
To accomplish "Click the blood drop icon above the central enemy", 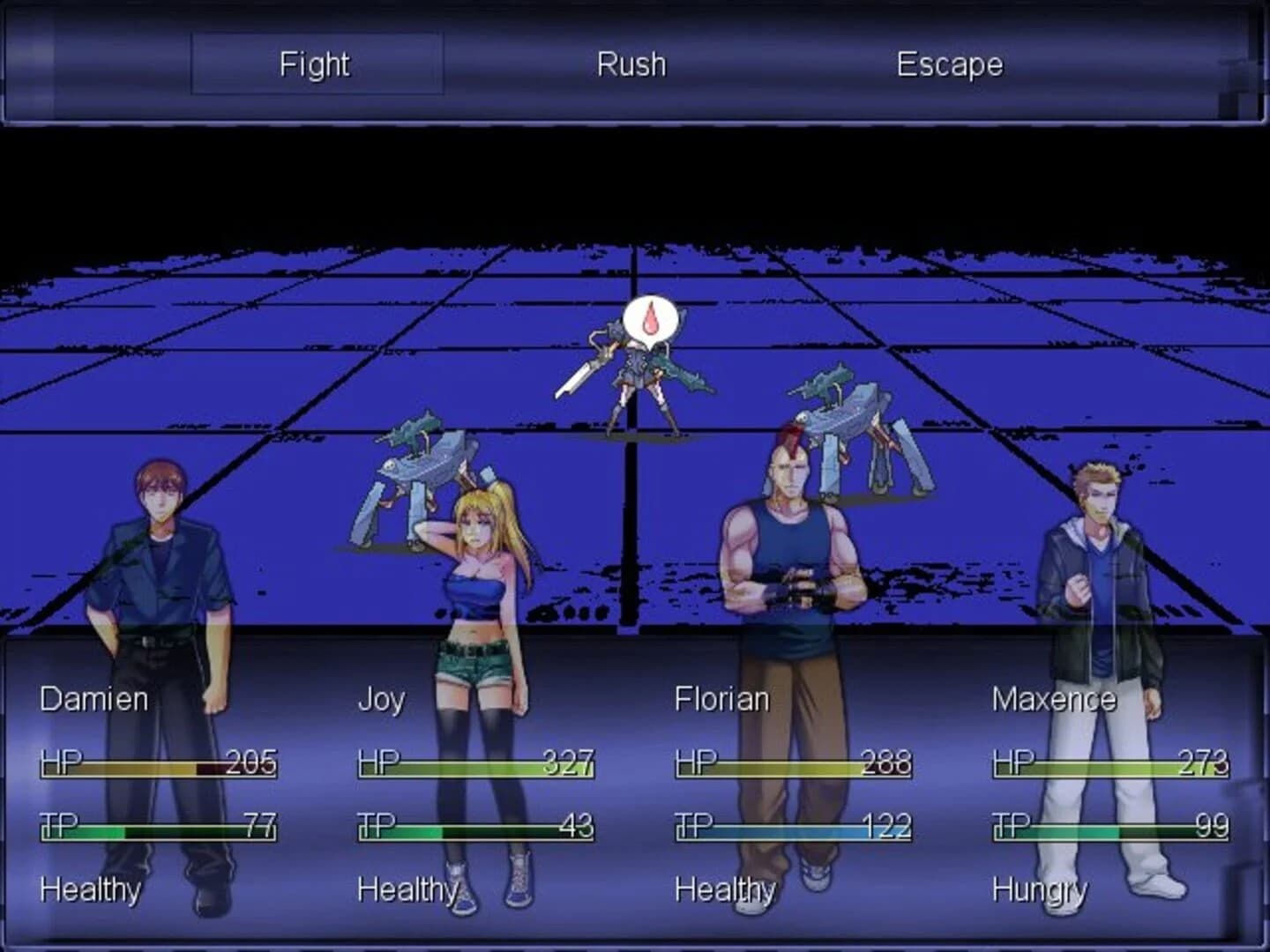I will 651,319.
